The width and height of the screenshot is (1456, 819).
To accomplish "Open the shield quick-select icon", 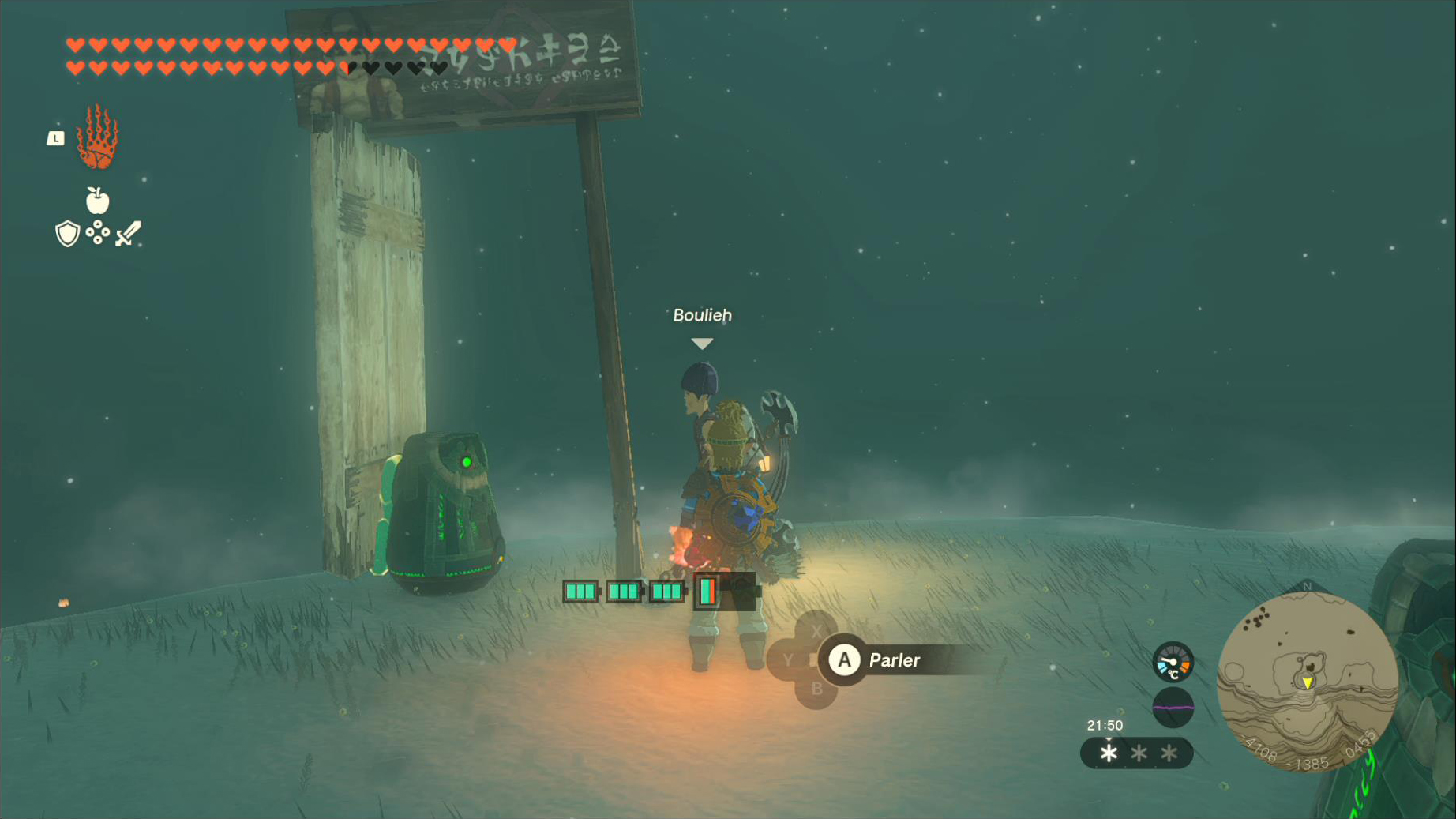I will (x=67, y=234).
